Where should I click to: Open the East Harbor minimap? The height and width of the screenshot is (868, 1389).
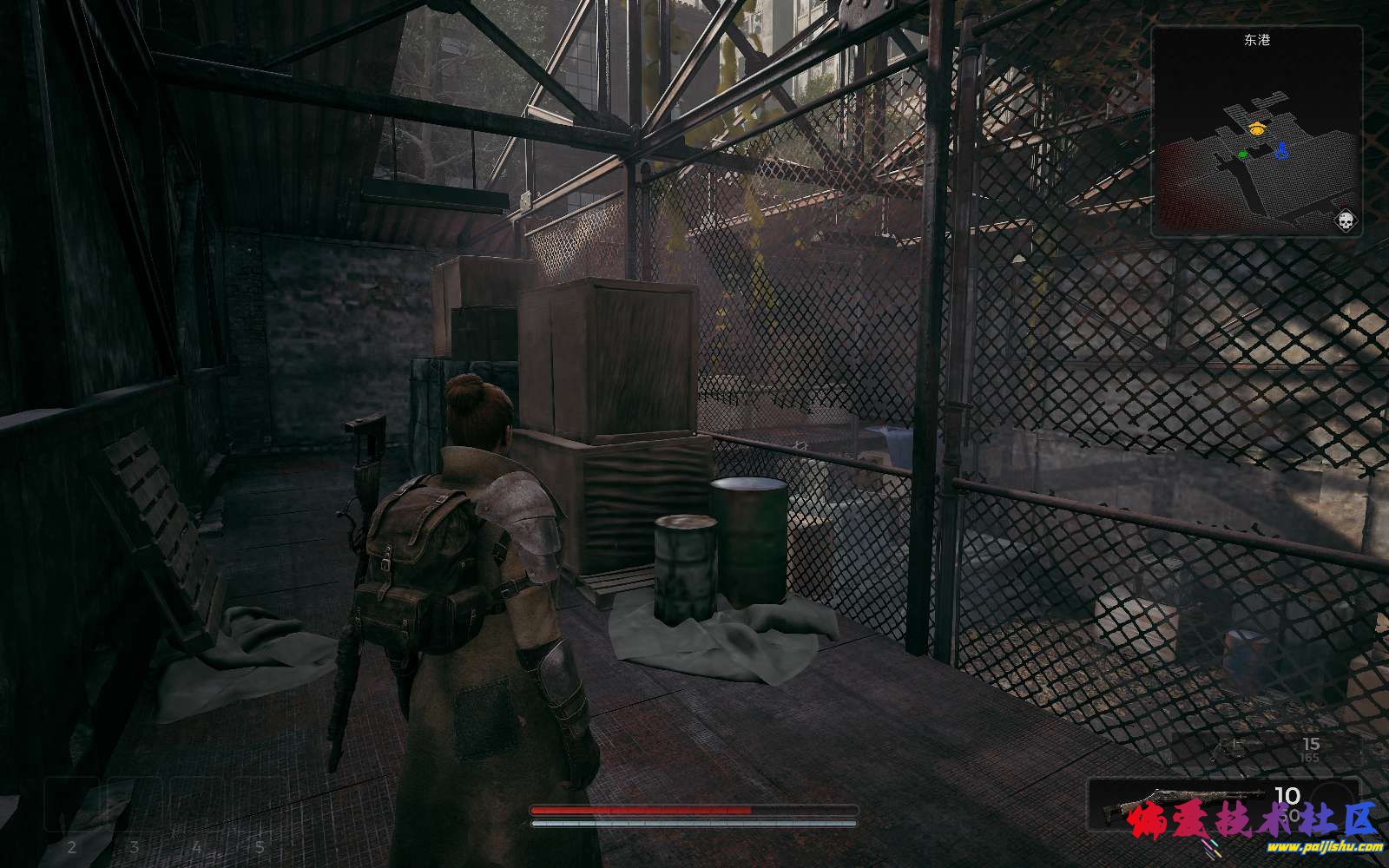(x=1256, y=131)
